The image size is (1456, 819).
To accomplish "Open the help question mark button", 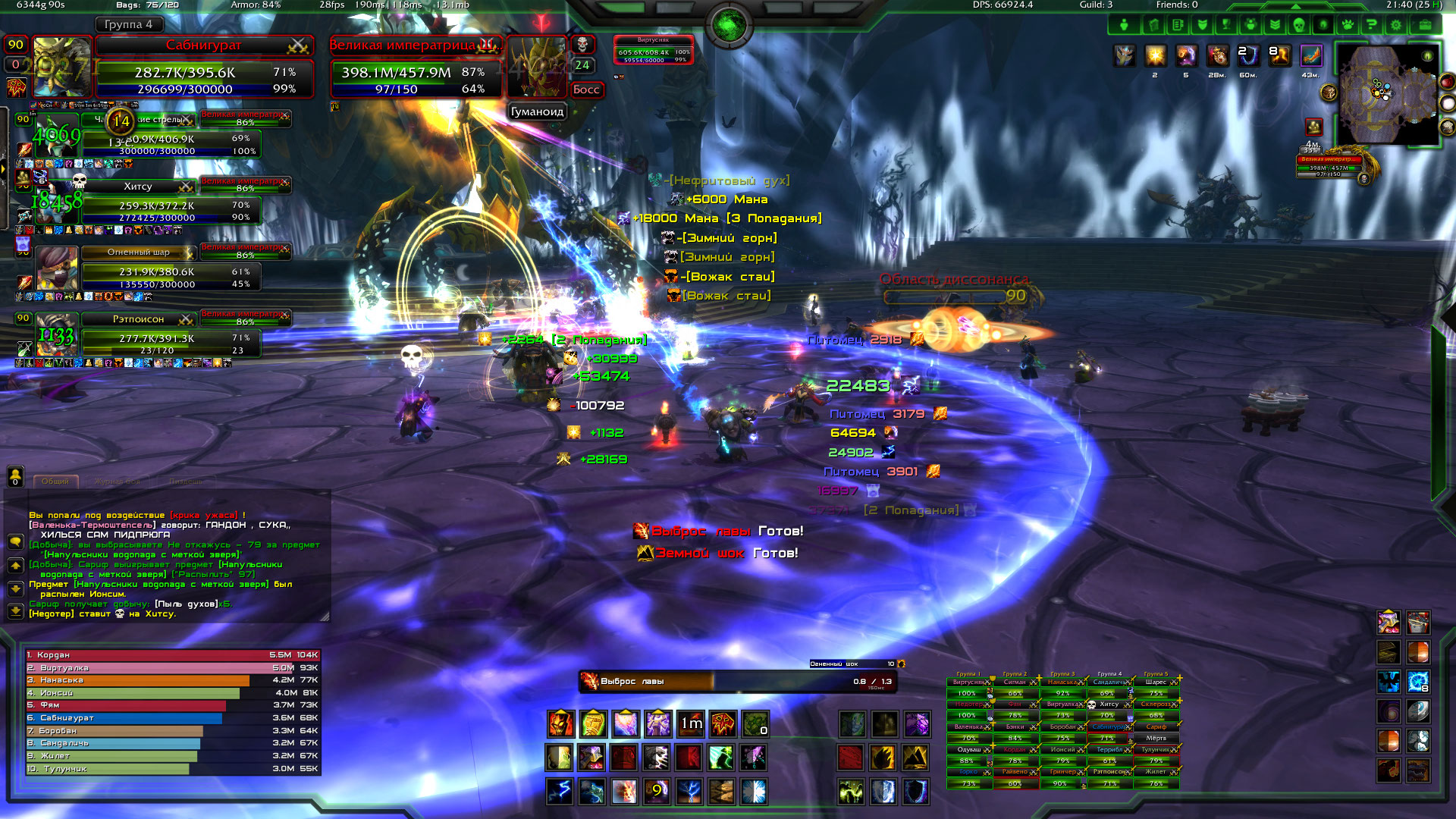I will click(1371, 25).
